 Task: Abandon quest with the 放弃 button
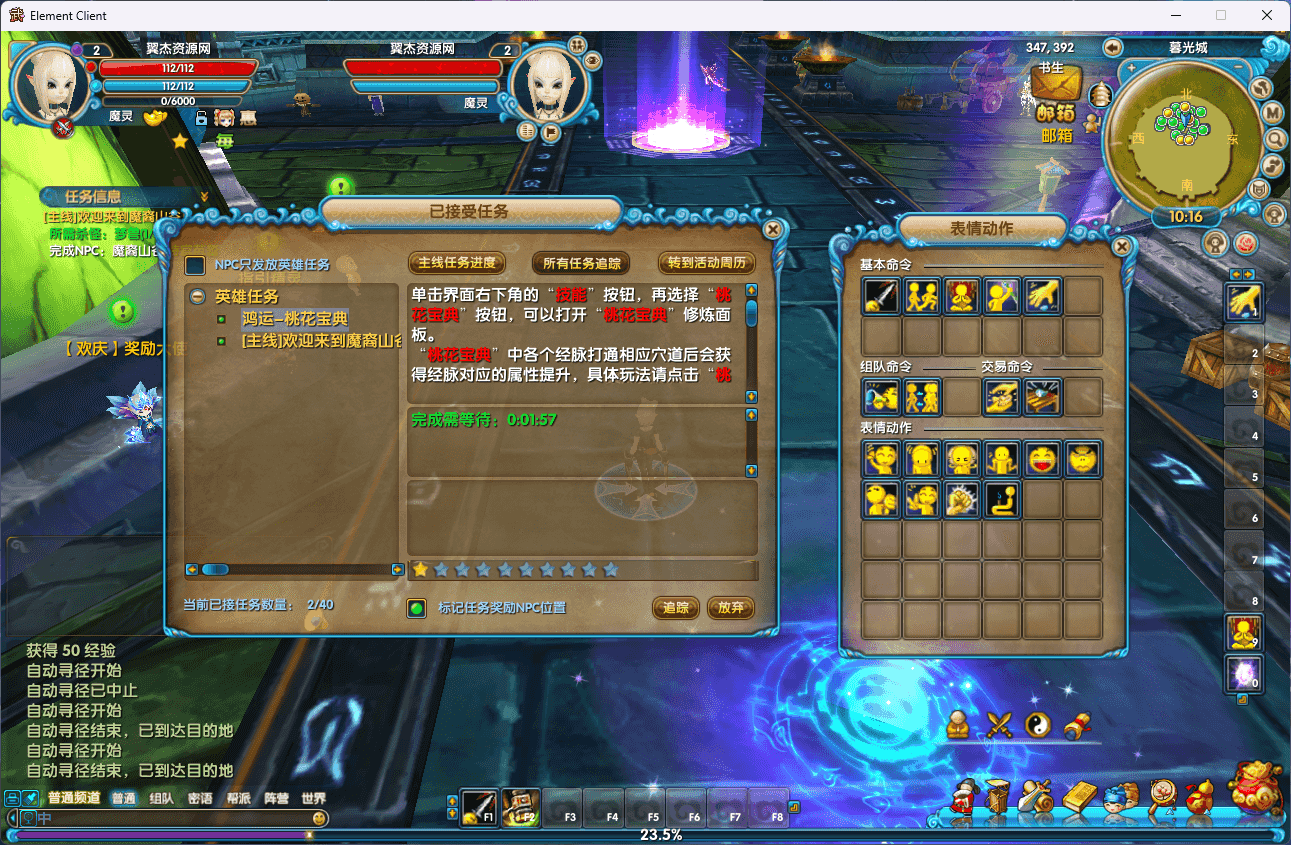point(730,608)
